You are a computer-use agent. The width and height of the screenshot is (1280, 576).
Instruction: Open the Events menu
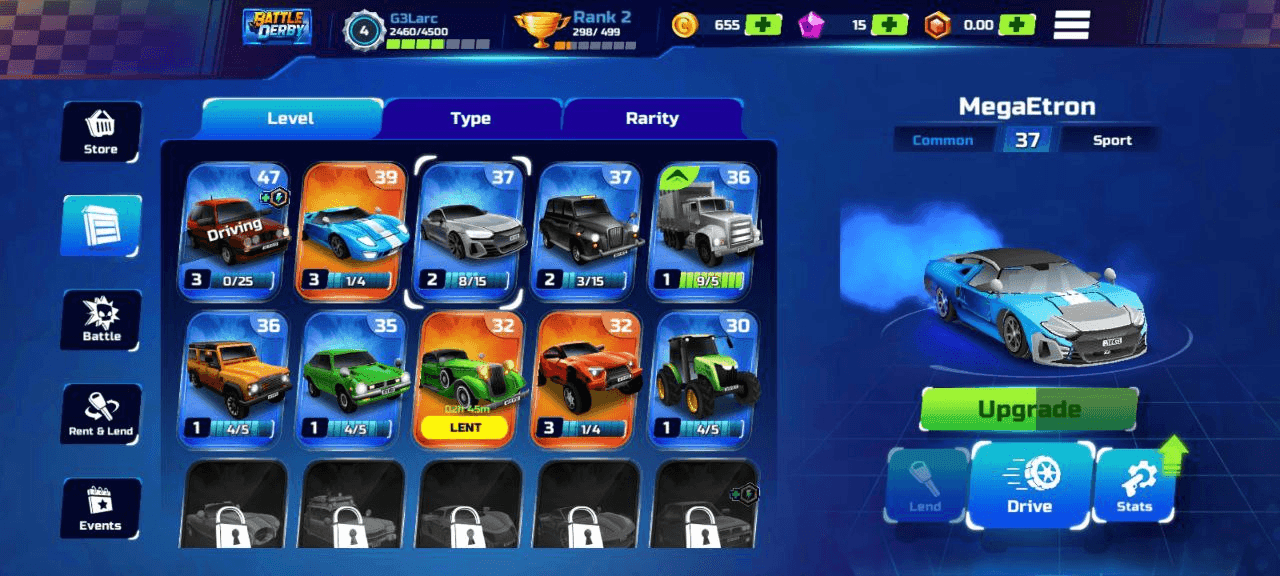tap(101, 508)
